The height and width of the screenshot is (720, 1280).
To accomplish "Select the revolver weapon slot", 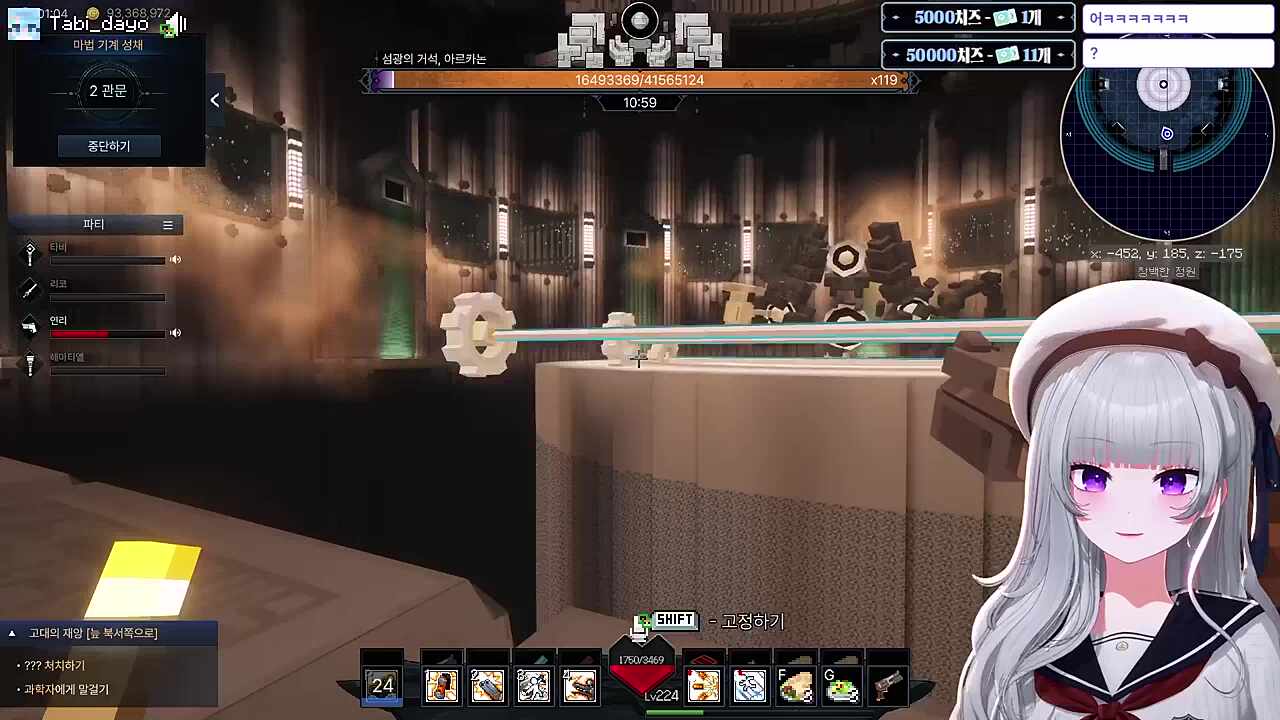I will [888, 686].
